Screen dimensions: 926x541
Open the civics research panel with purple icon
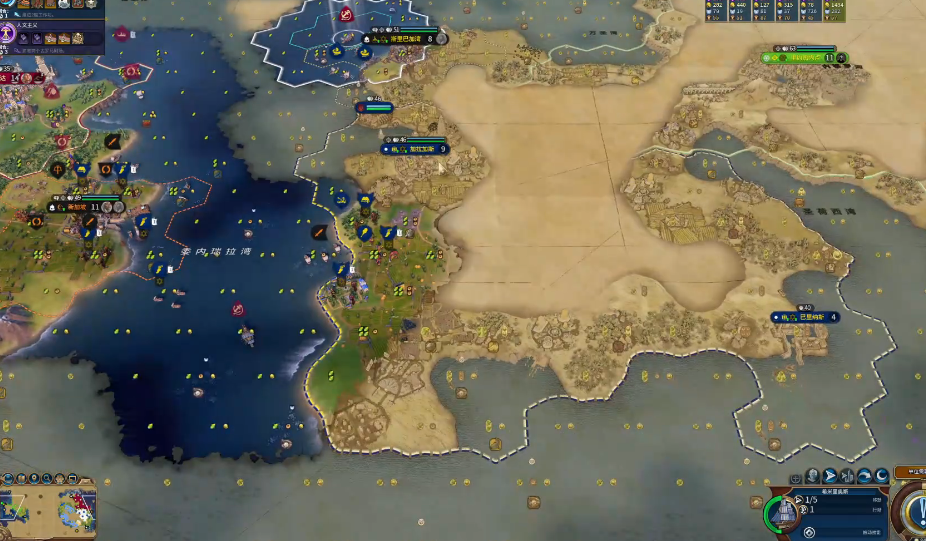pyautogui.click(x=7, y=33)
